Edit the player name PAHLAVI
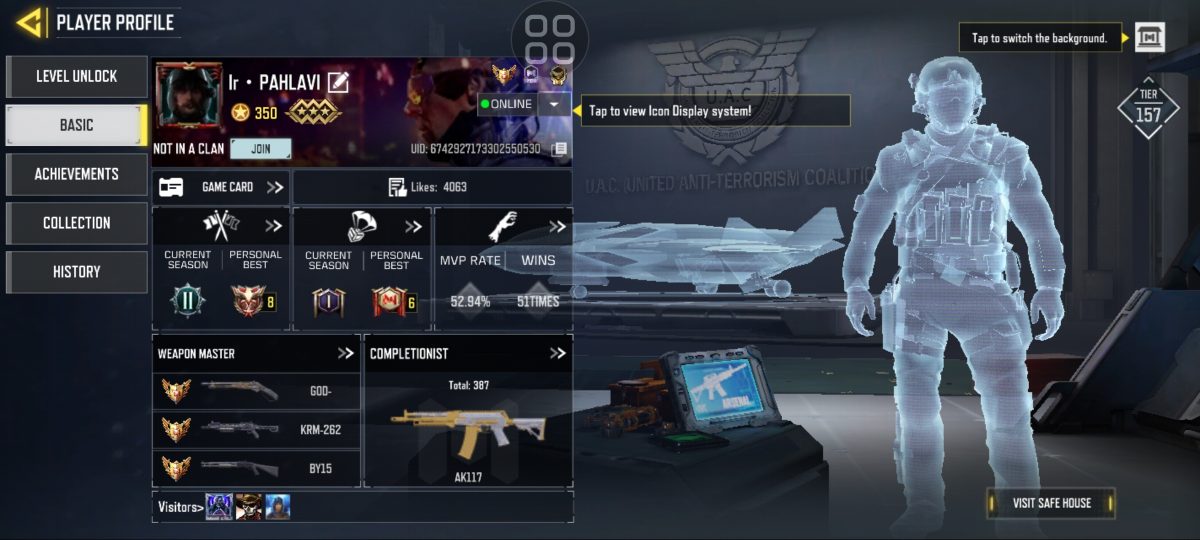 click(338, 82)
